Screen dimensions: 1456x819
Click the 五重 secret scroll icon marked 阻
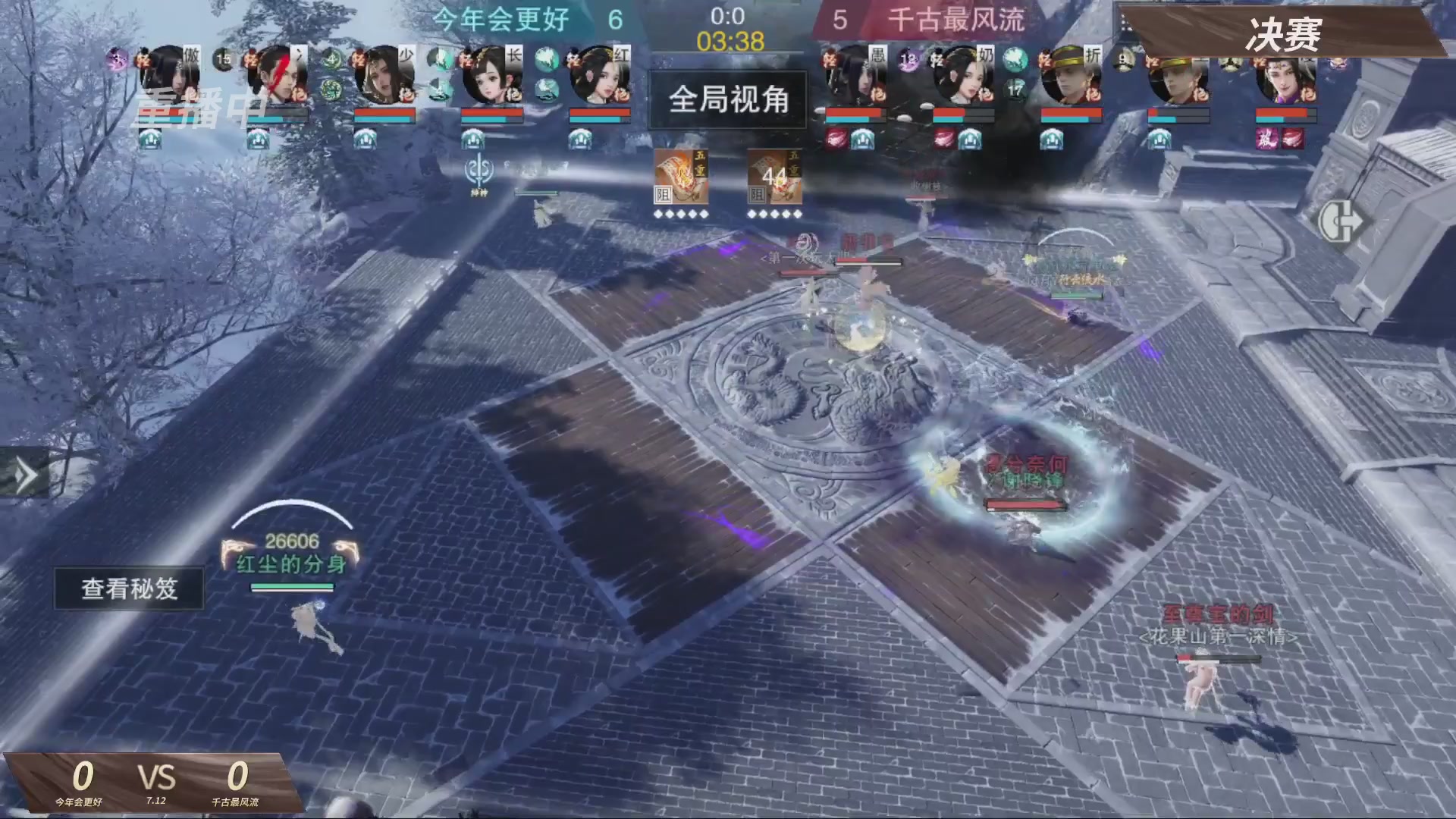681,178
